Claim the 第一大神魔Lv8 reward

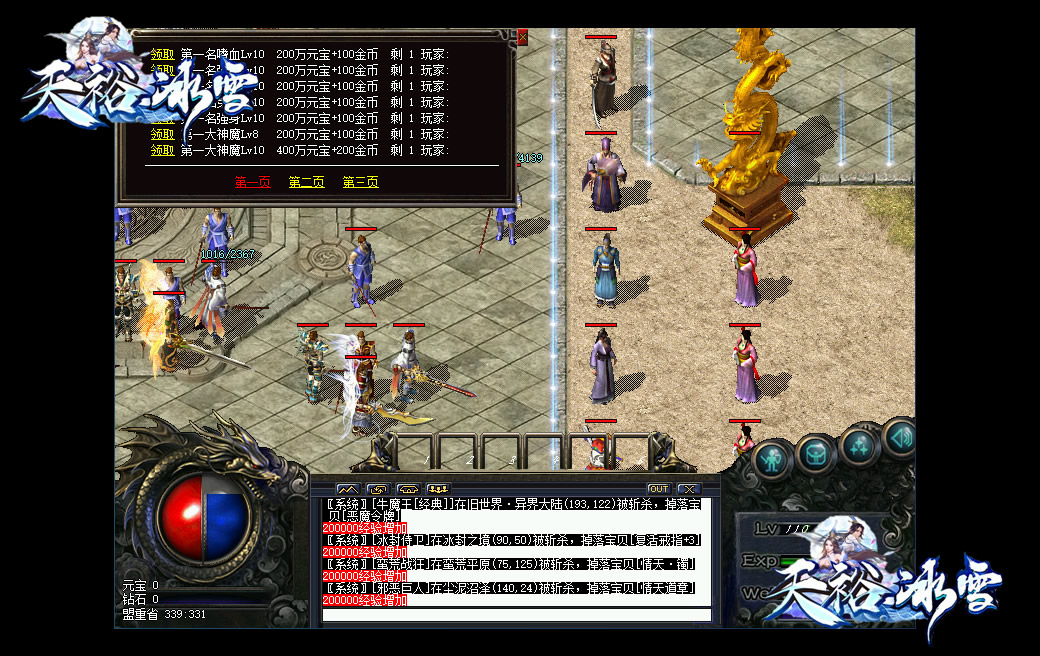click(163, 134)
